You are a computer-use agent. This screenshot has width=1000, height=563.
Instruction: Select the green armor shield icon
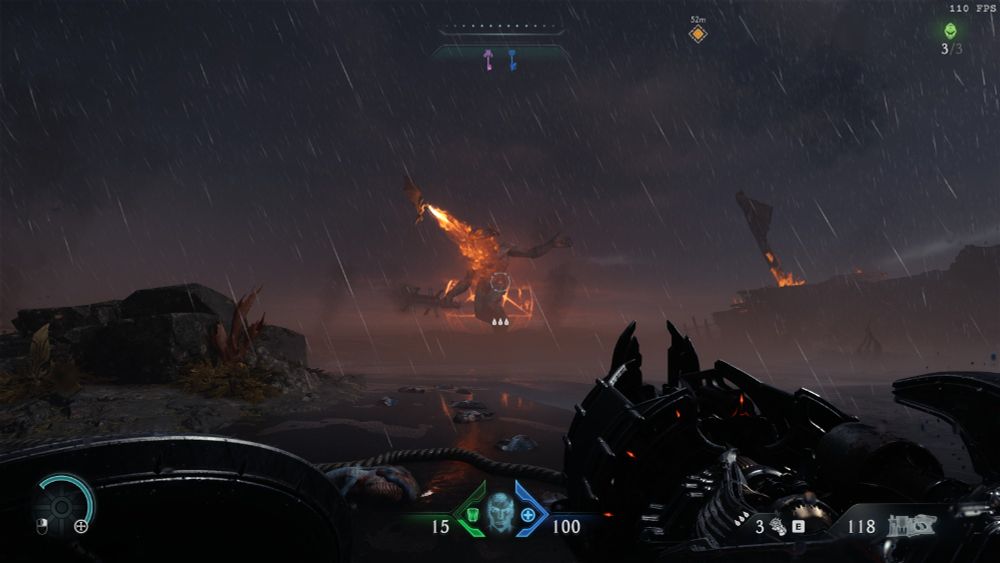[470, 513]
